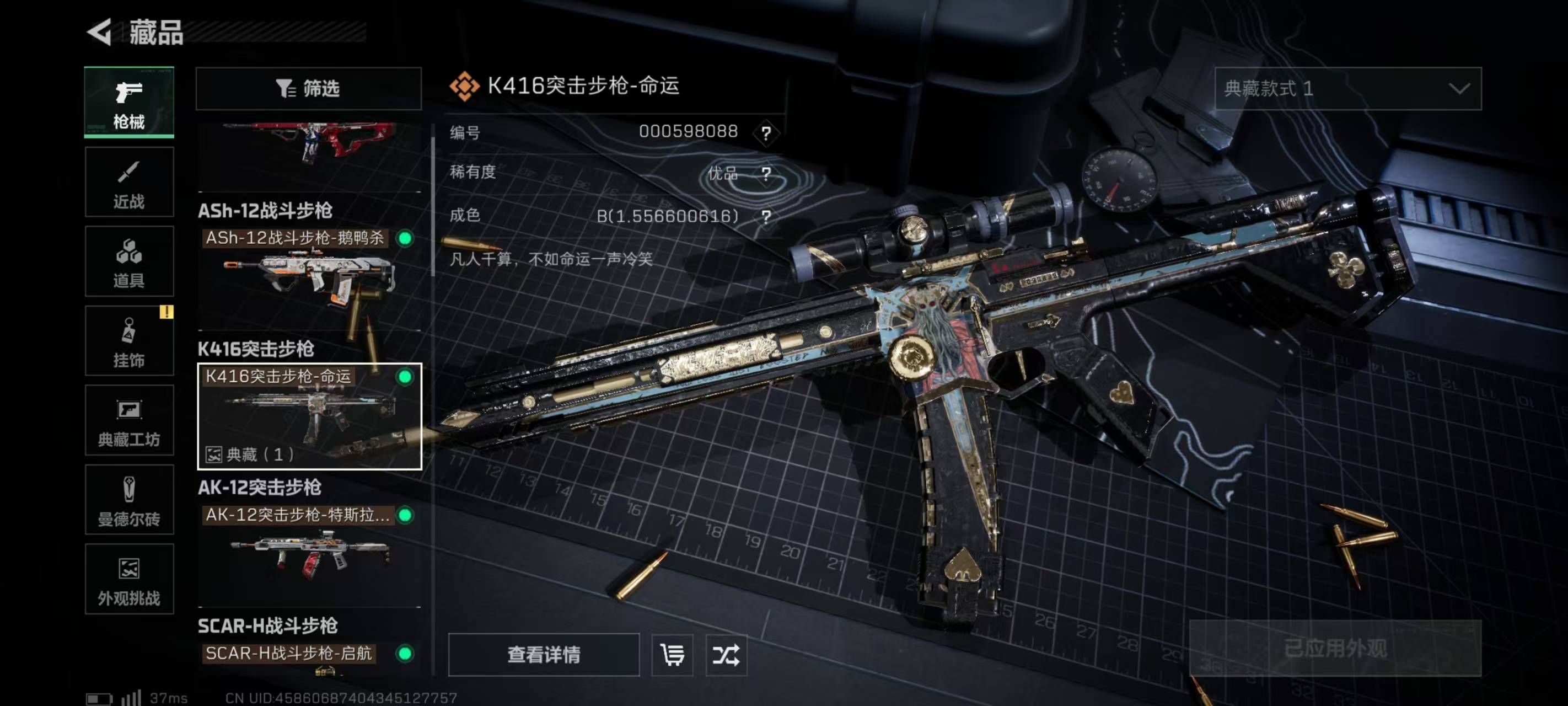
Task: Expand the 典藏款式 1 dropdown
Action: (1347, 89)
